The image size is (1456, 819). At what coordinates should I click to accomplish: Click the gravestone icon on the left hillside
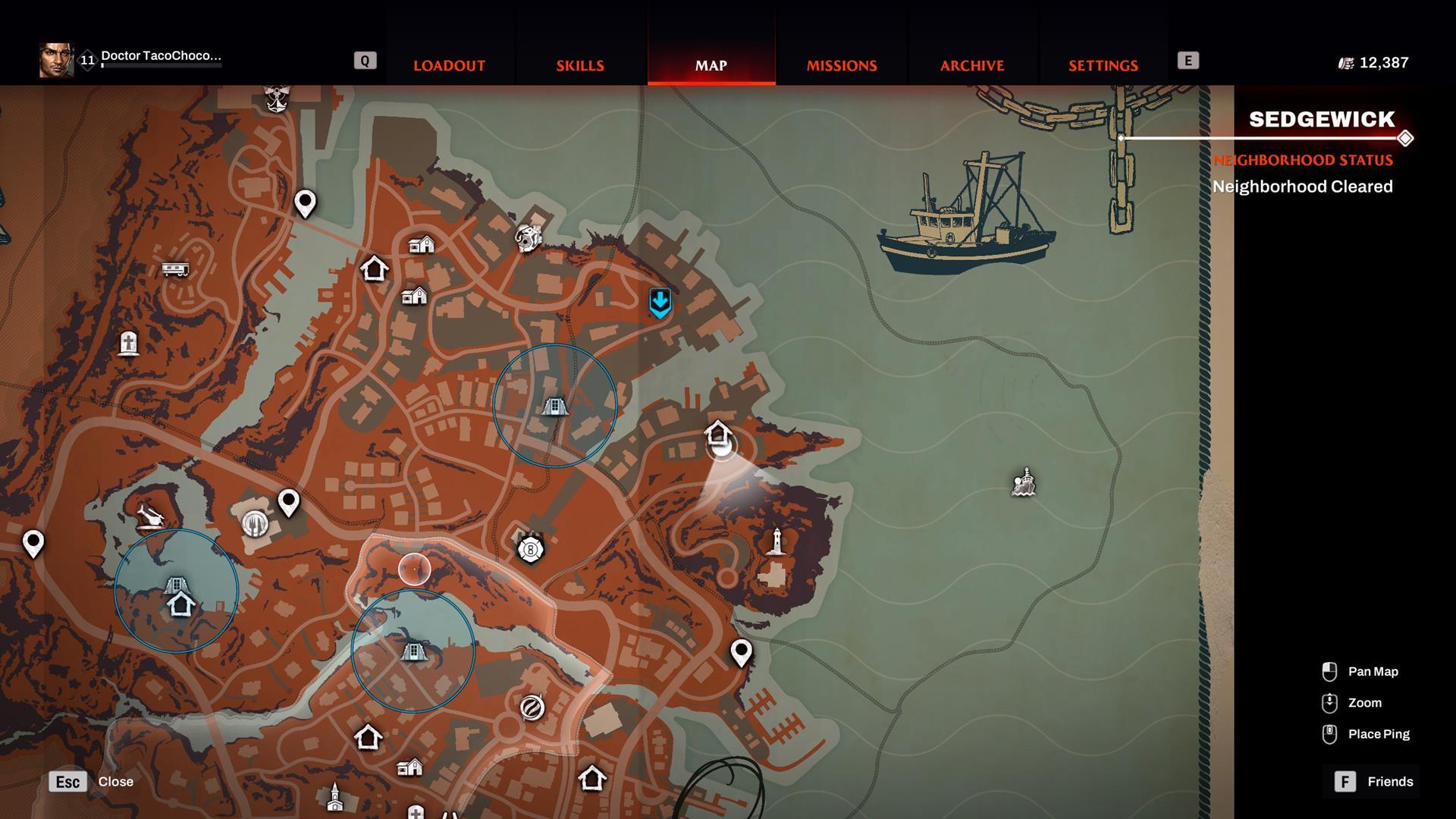(x=127, y=344)
